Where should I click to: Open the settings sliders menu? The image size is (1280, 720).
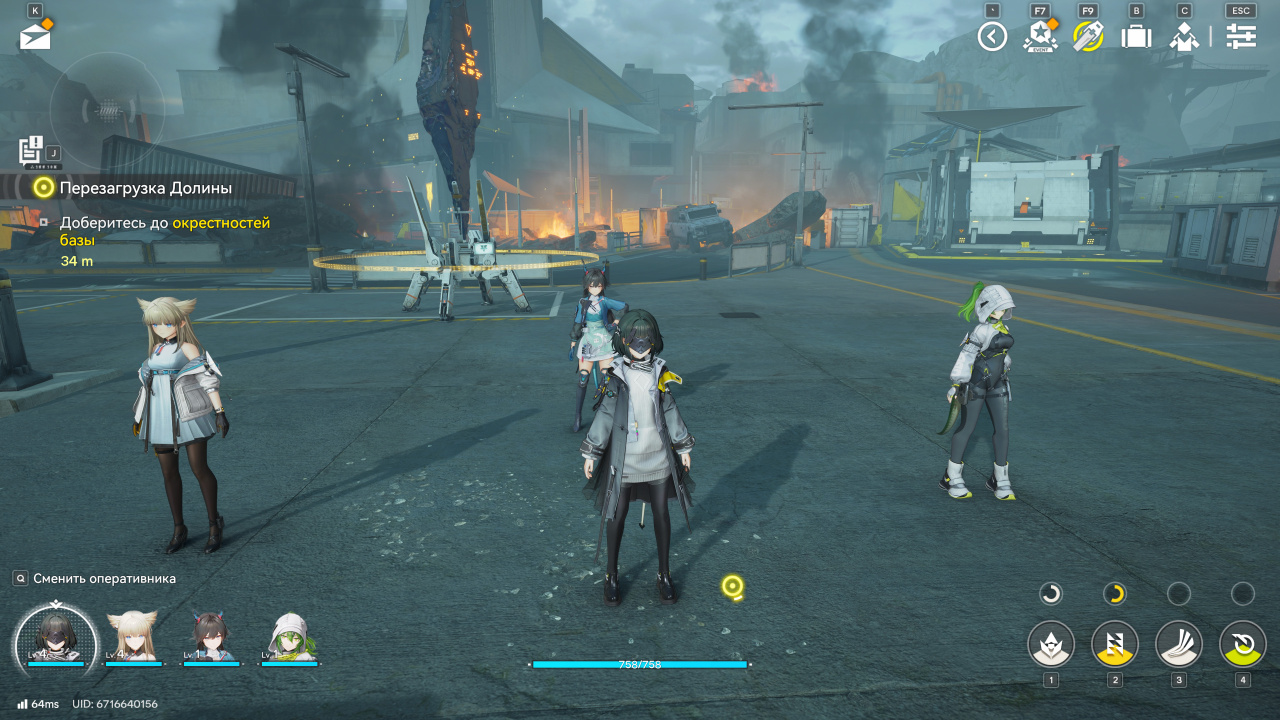[x=1241, y=37]
